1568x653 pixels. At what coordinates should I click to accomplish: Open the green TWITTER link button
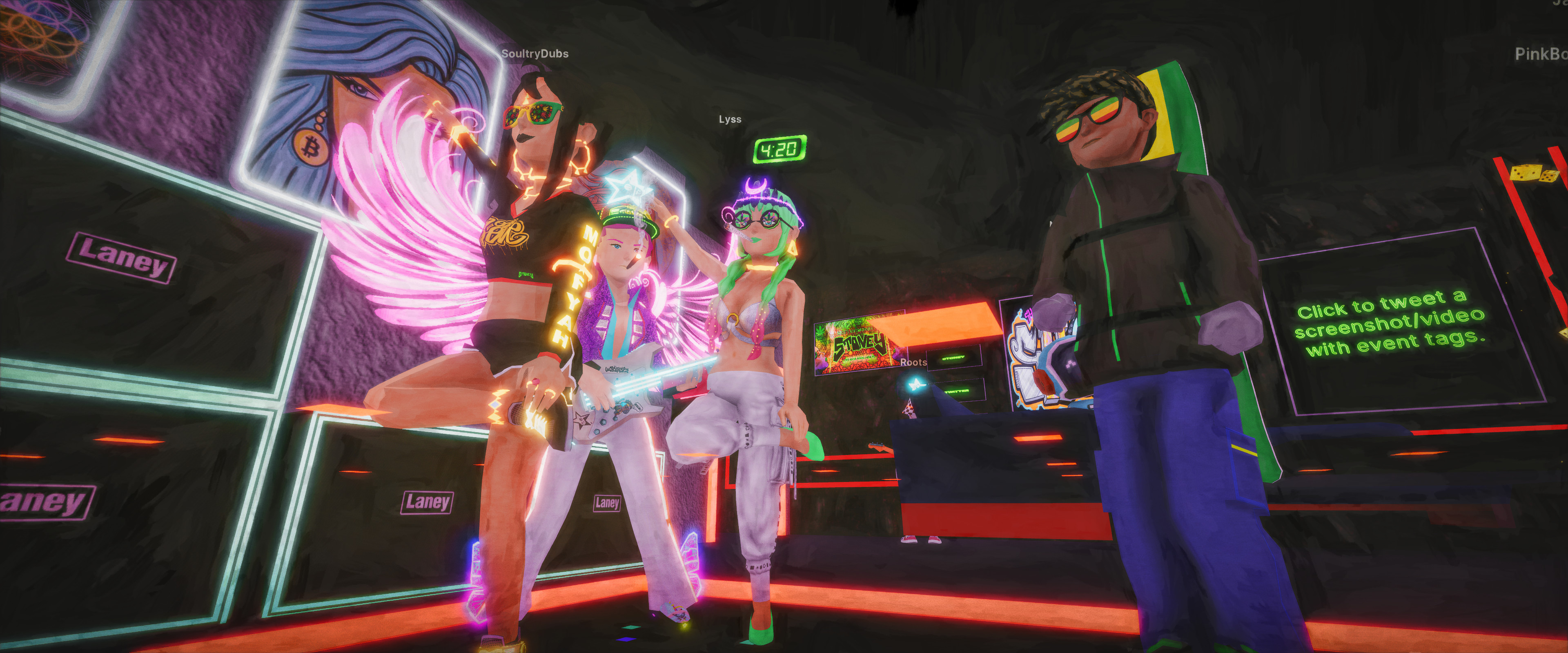coord(956,391)
